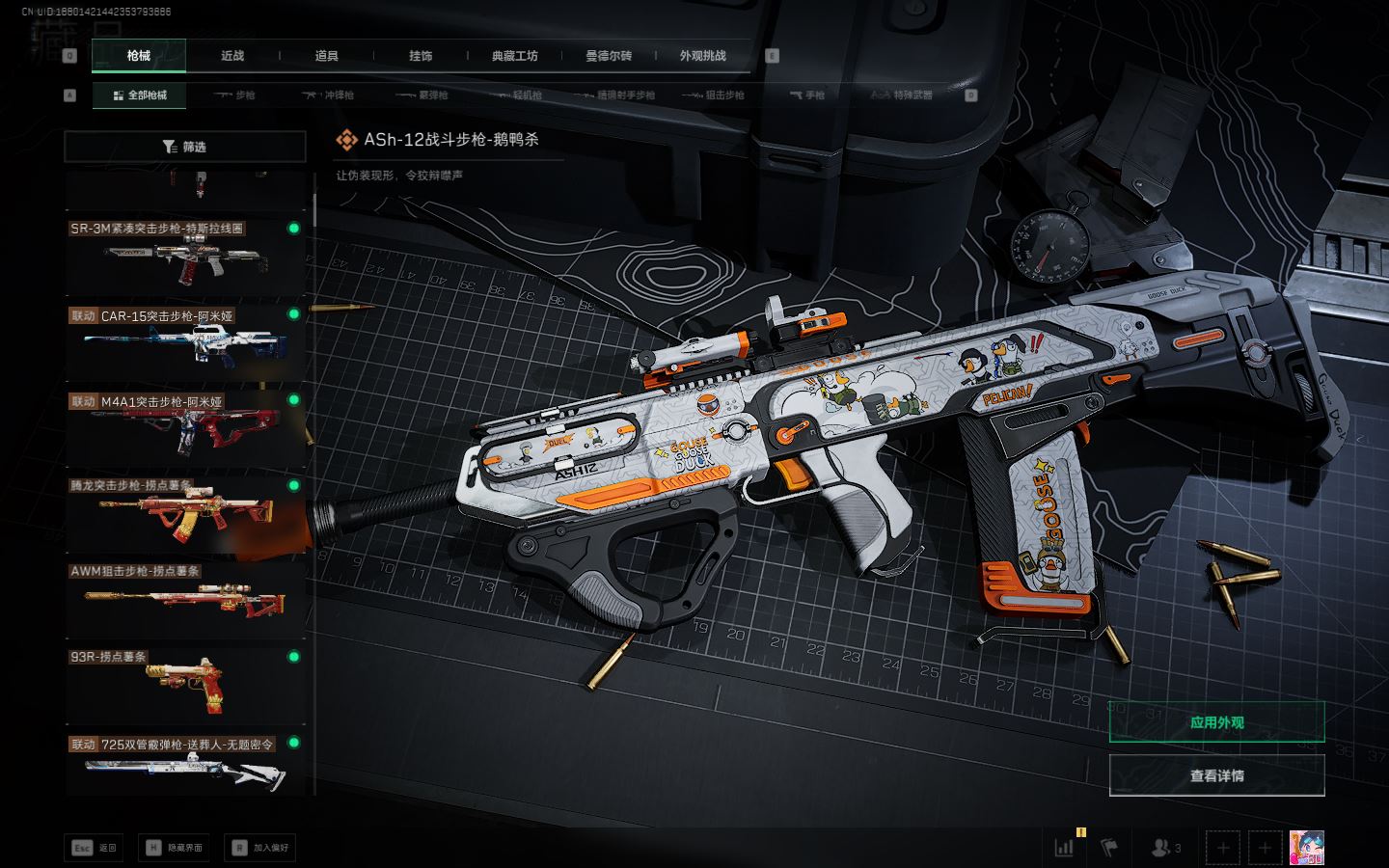
Task: Open the 外观挑战 challenges tab
Action: click(x=702, y=56)
